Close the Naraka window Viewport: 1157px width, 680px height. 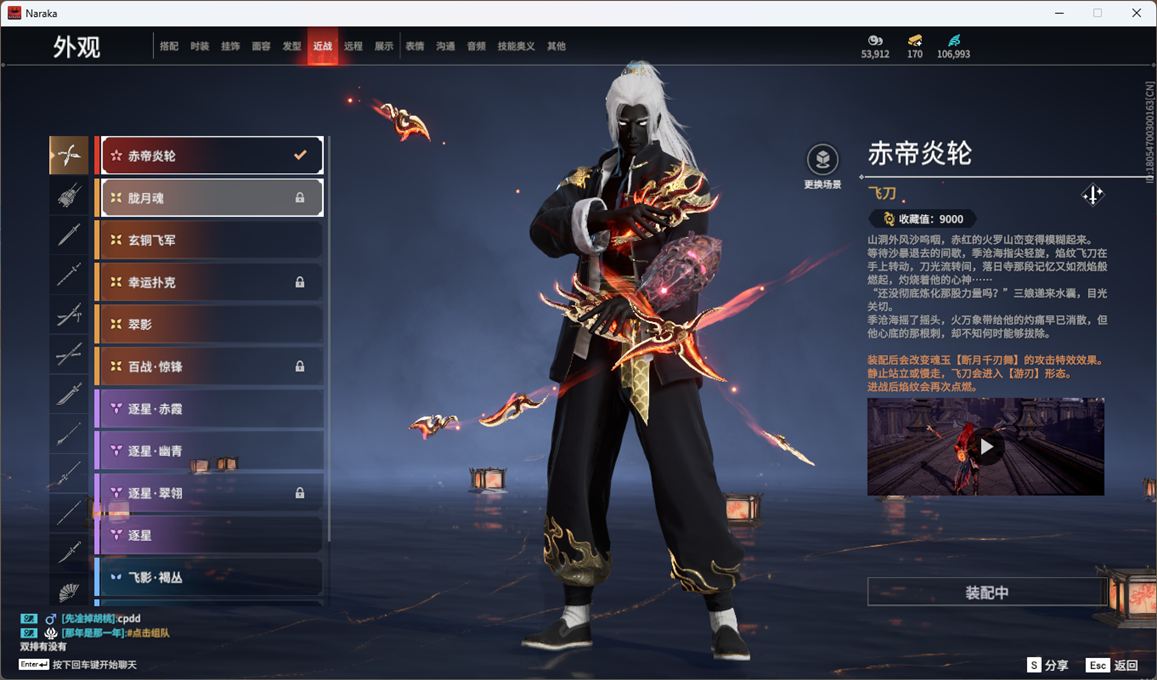coord(1136,13)
